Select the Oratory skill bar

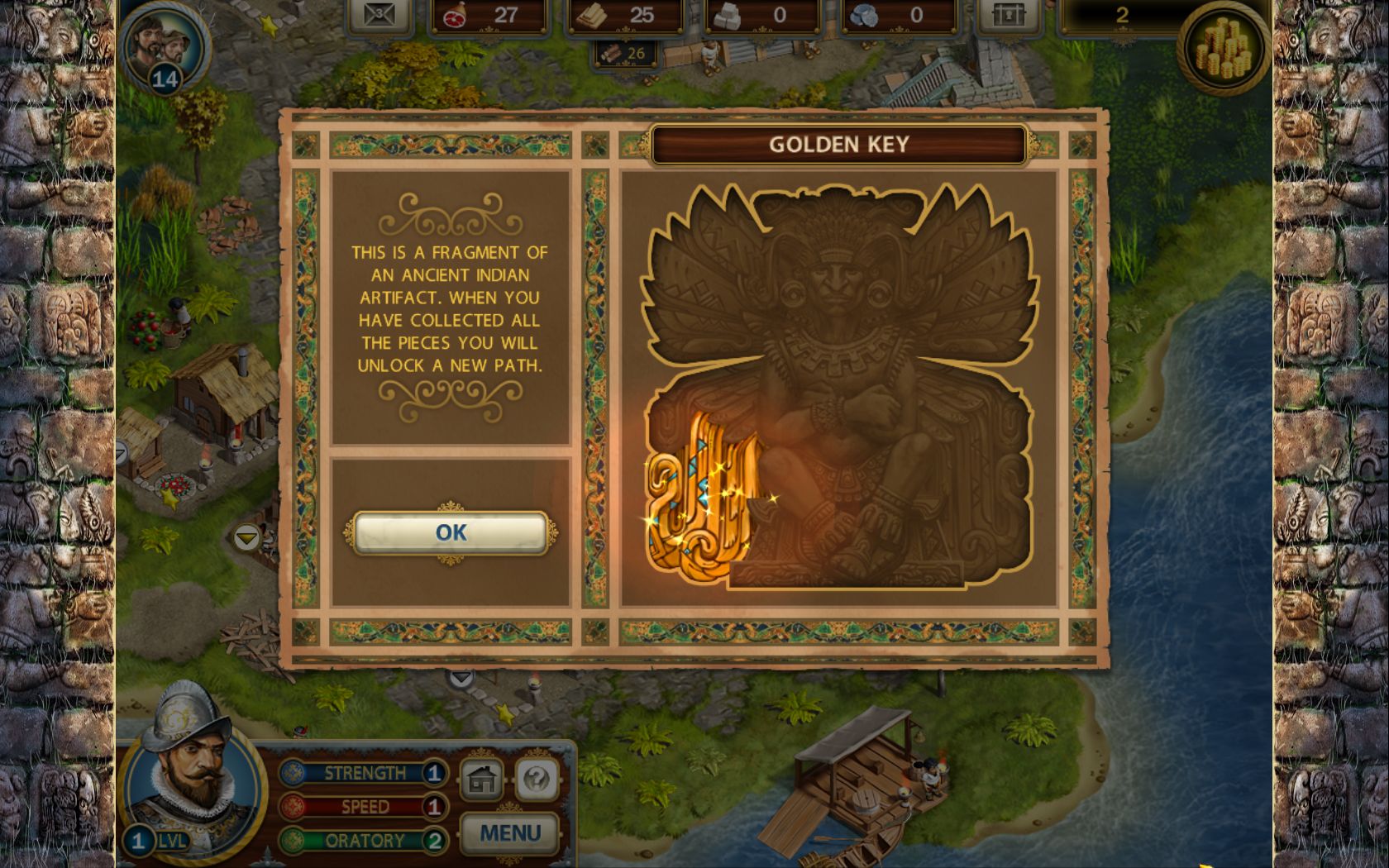(x=362, y=841)
